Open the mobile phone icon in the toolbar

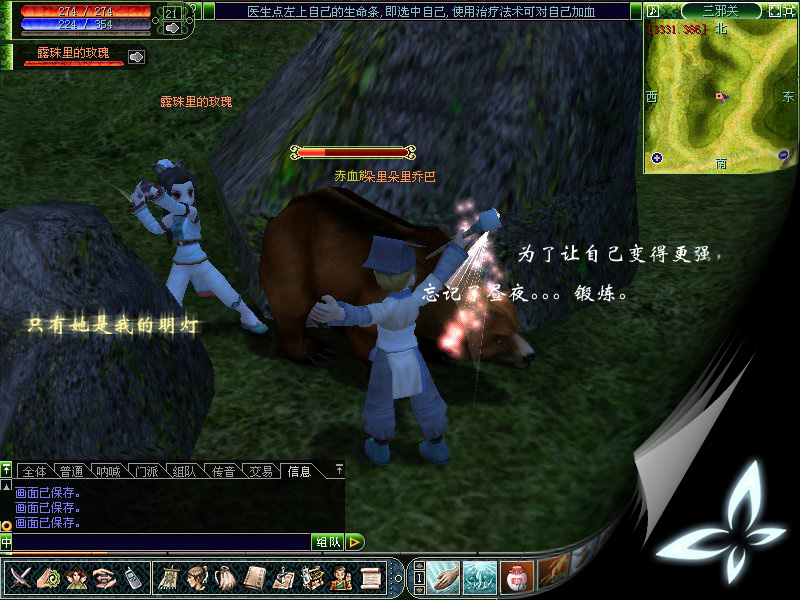[x=133, y=577]
